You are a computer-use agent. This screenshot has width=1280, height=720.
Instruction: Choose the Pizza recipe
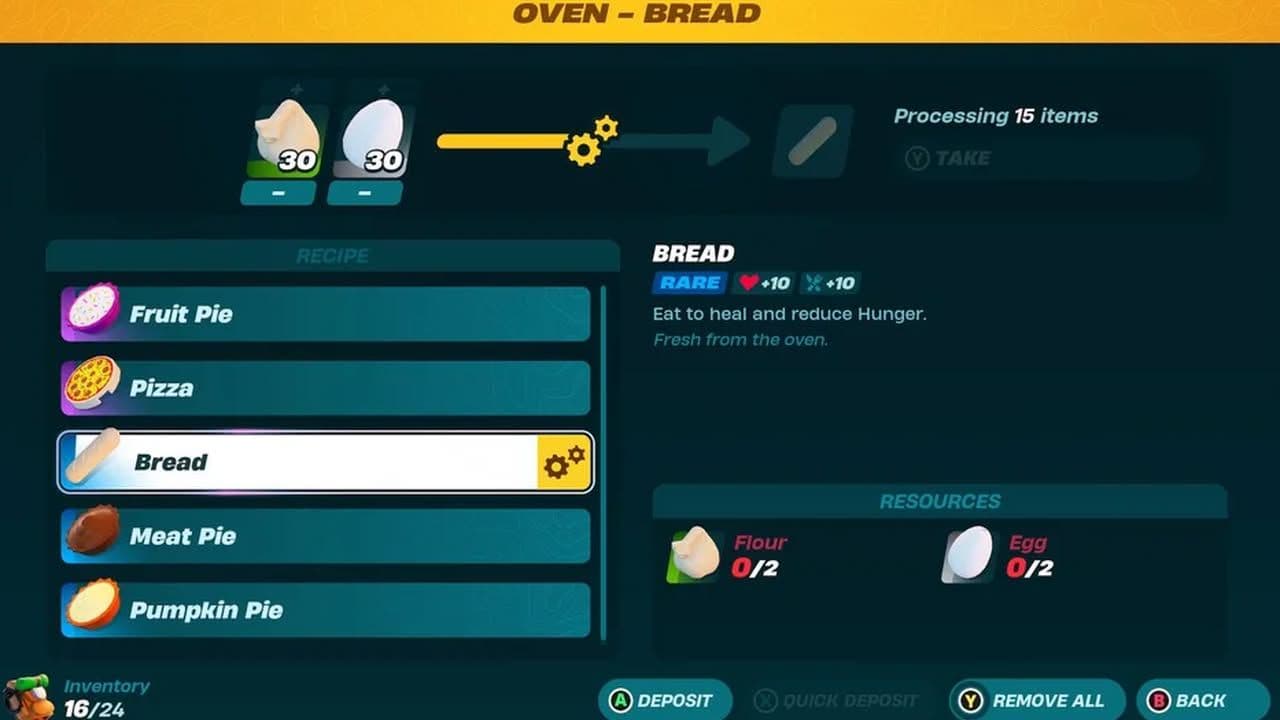[326, 388]
